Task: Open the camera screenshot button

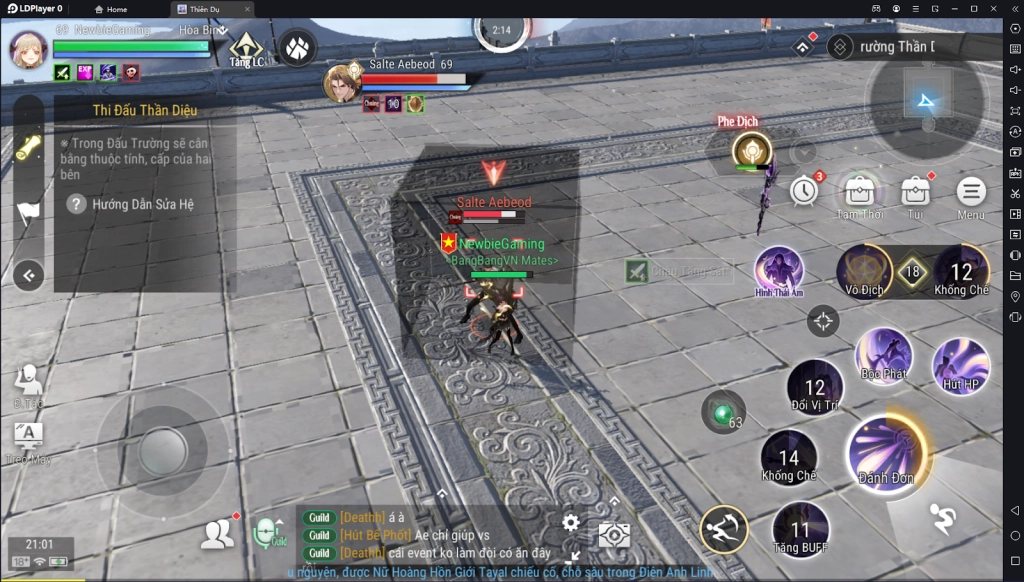Action: (614, 535)
